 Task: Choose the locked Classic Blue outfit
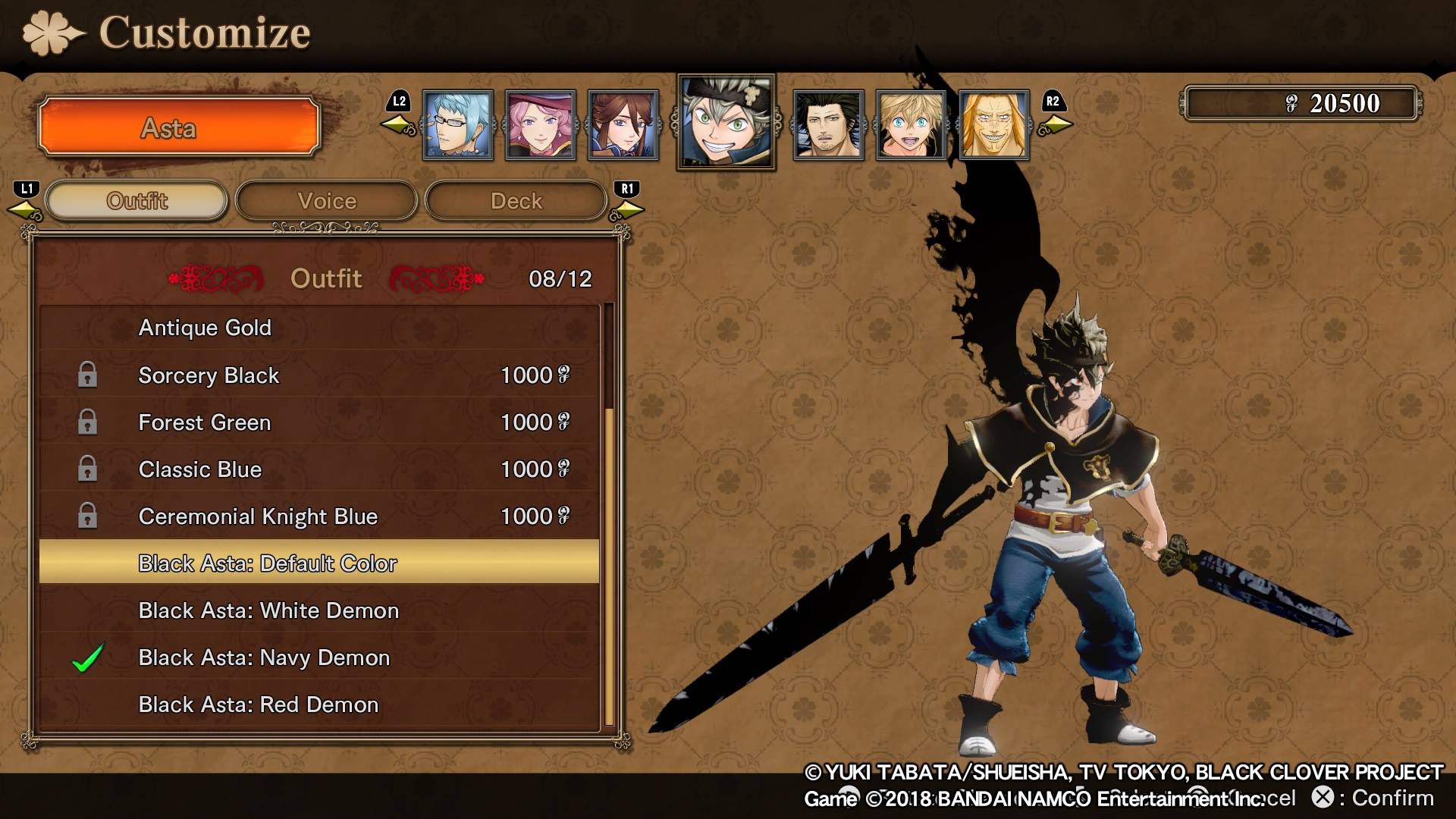click(x=318, y=469)
